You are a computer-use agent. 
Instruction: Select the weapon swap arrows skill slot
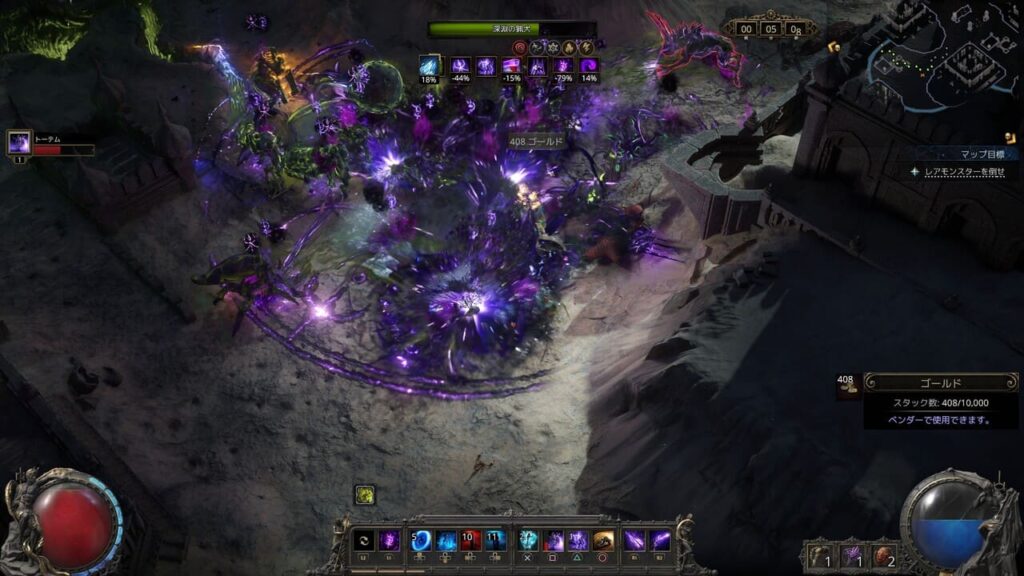(x=365, y=540)
